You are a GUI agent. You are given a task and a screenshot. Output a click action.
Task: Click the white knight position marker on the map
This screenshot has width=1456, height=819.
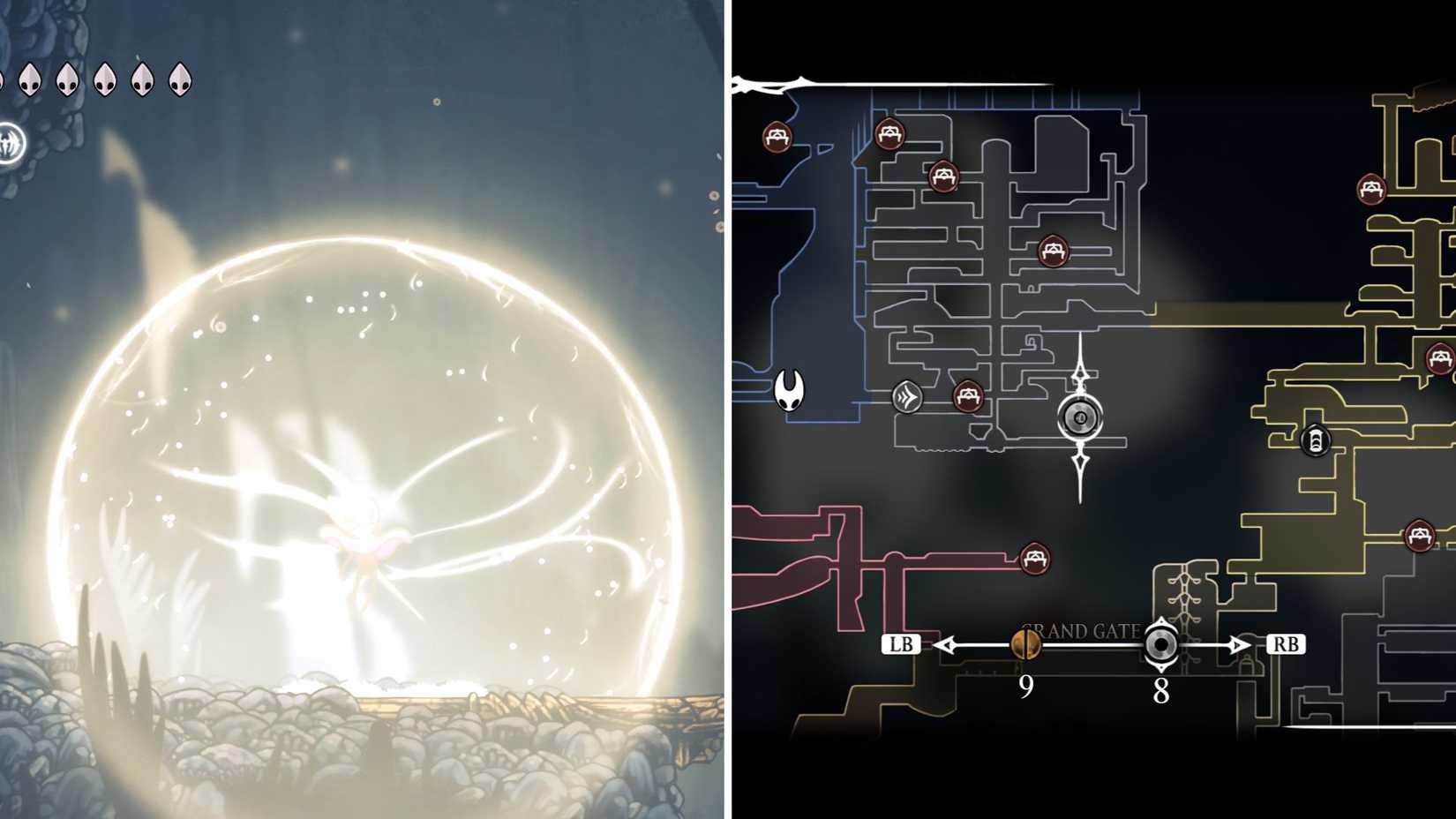(788, 391)
